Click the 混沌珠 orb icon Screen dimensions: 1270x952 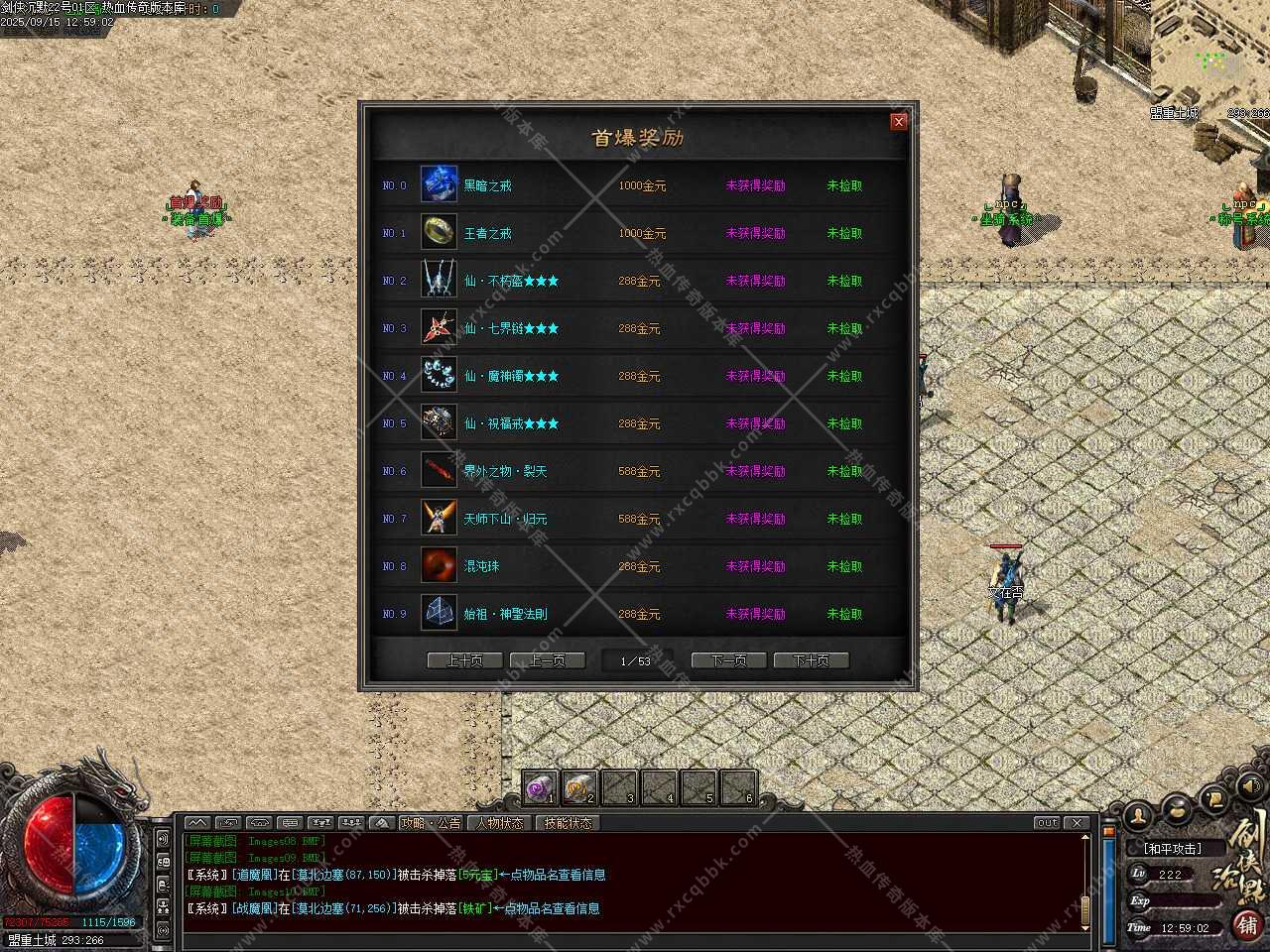439,565
